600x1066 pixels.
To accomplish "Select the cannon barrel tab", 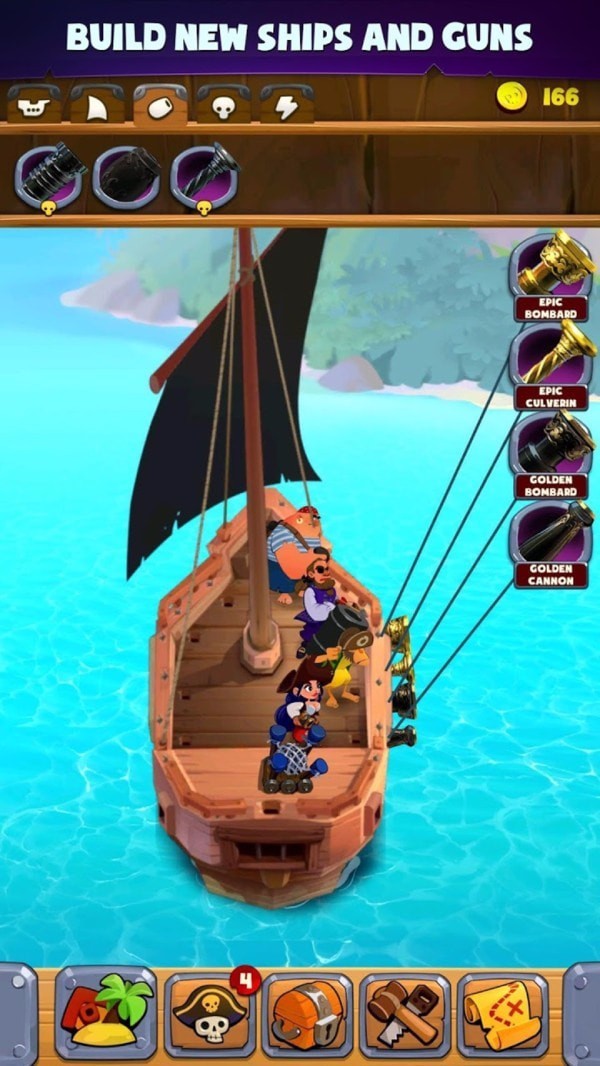I will tap(160, 104).
